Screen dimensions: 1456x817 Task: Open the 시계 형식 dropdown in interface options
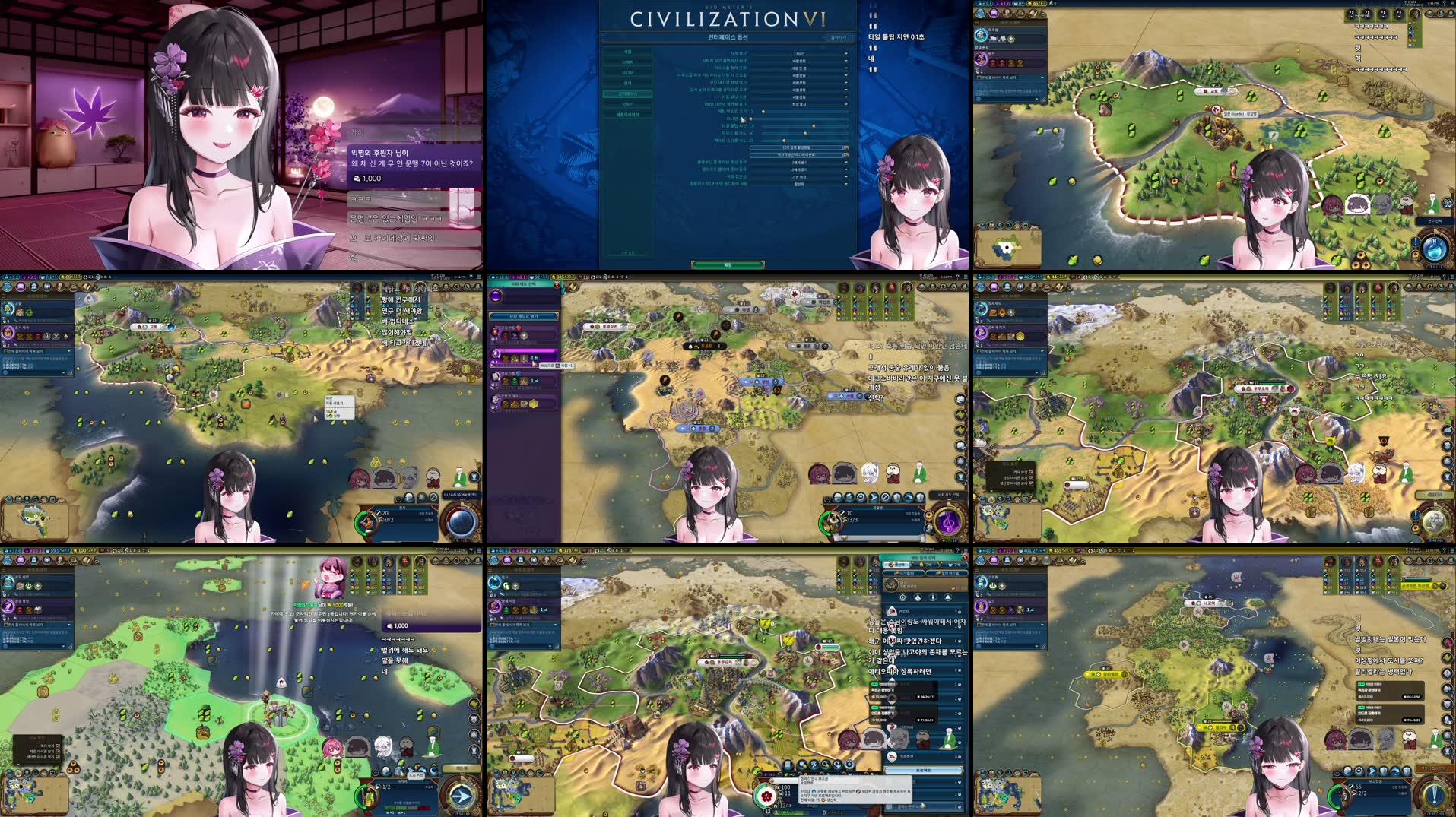tap(808, 54)
